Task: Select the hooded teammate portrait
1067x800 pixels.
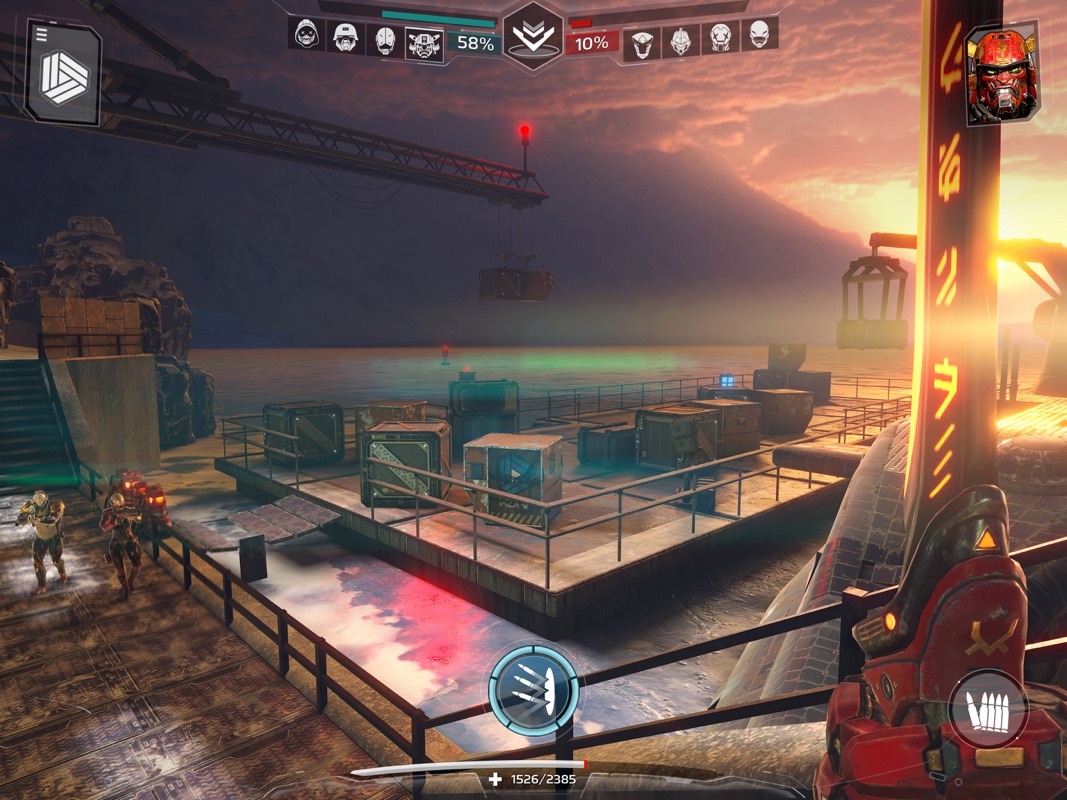Action: point(305,35)
